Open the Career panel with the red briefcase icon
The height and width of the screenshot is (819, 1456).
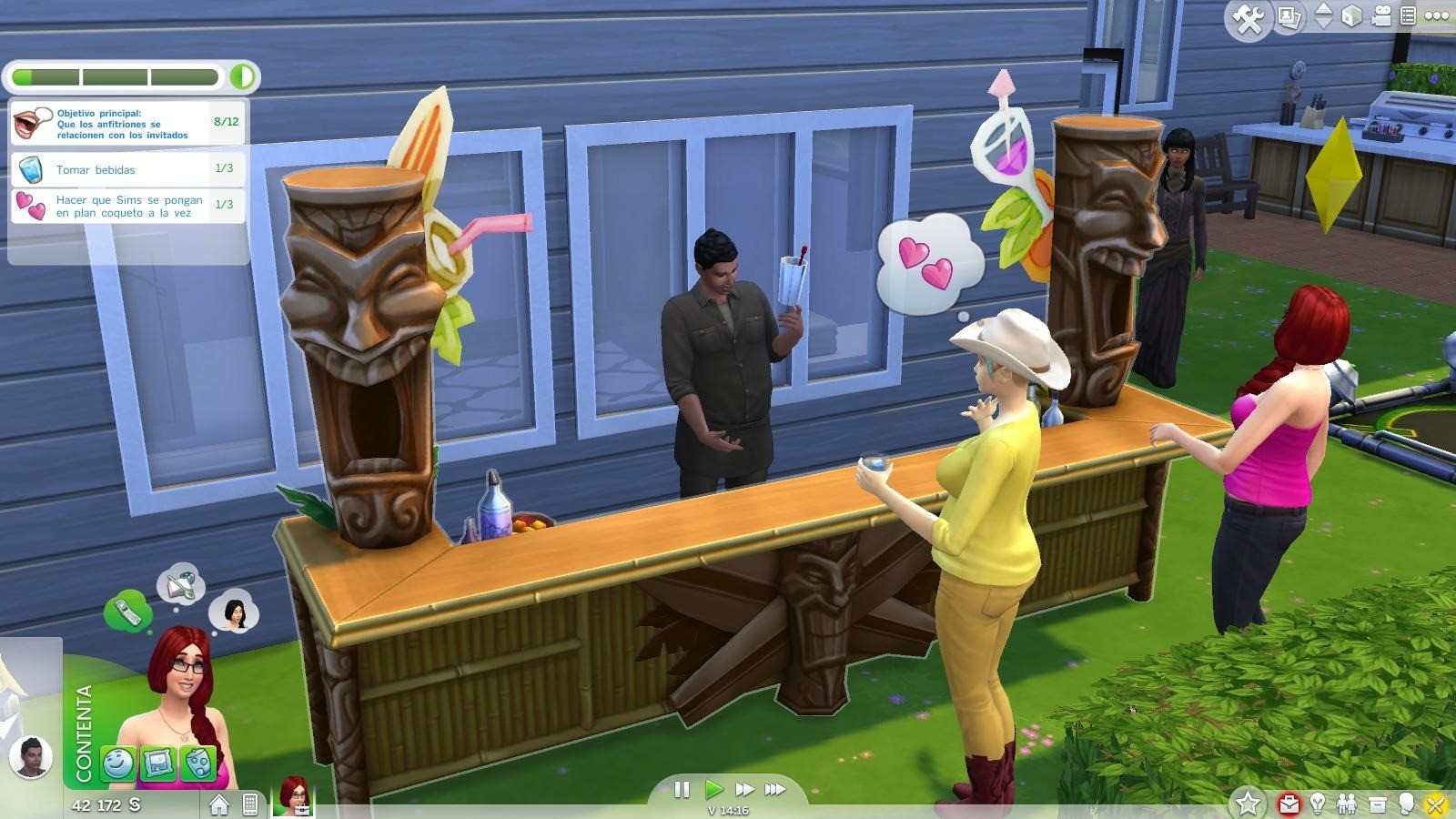(1289, 803)
